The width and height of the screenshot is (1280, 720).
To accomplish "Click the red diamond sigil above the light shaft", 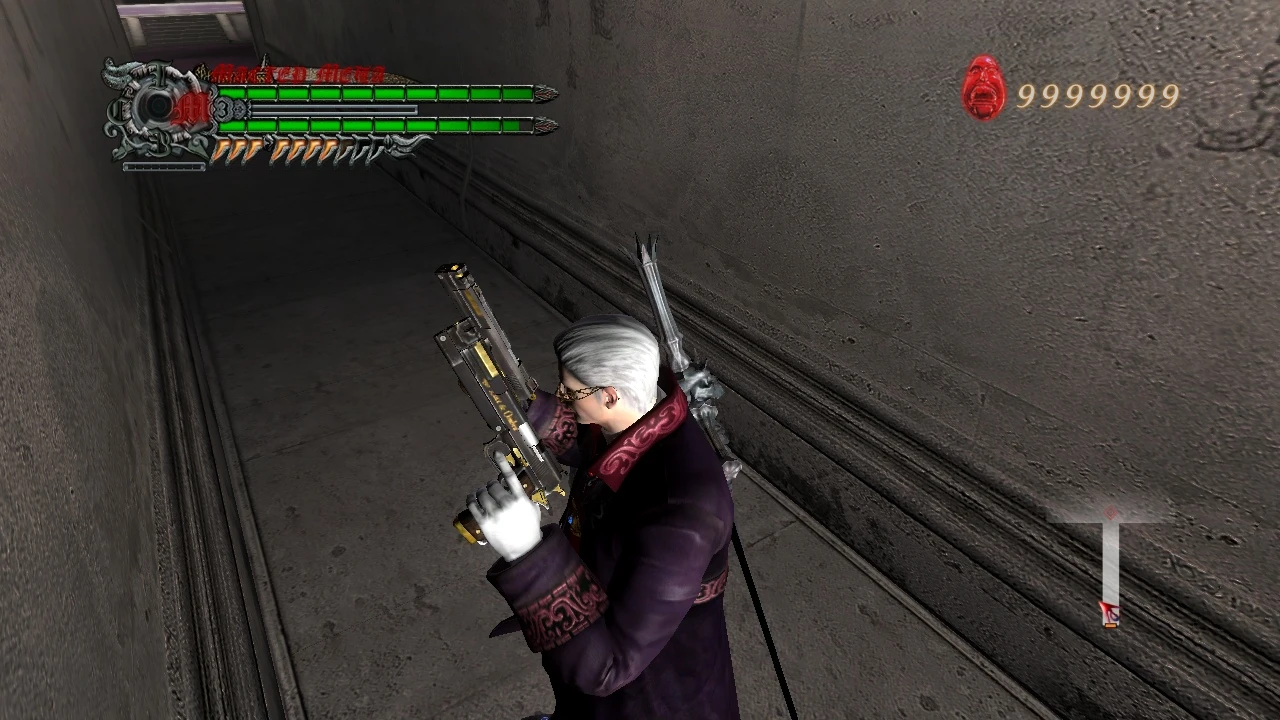I will tap(1110, 511).
